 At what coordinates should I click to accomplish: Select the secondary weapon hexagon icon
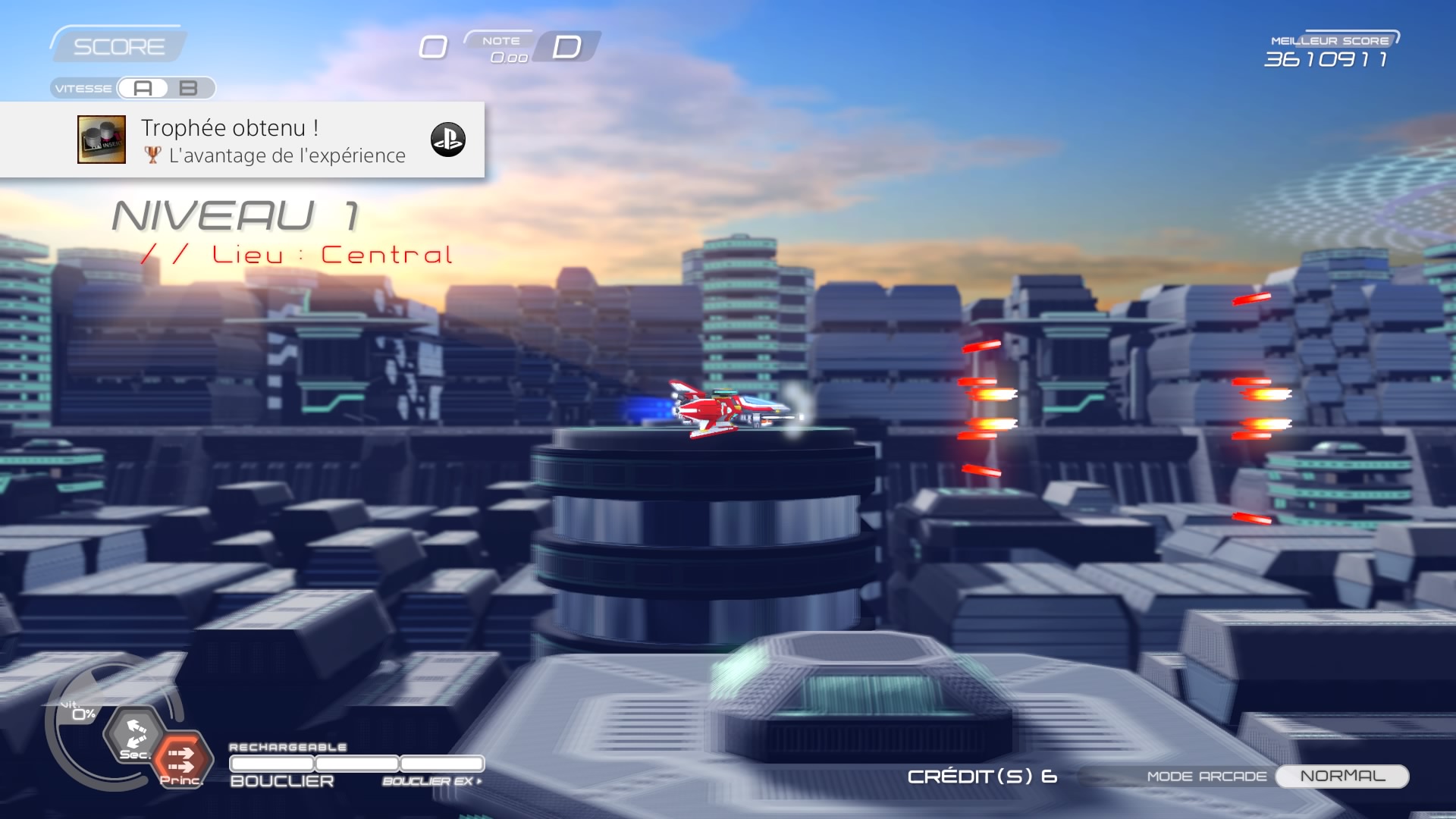pos(135,735)
